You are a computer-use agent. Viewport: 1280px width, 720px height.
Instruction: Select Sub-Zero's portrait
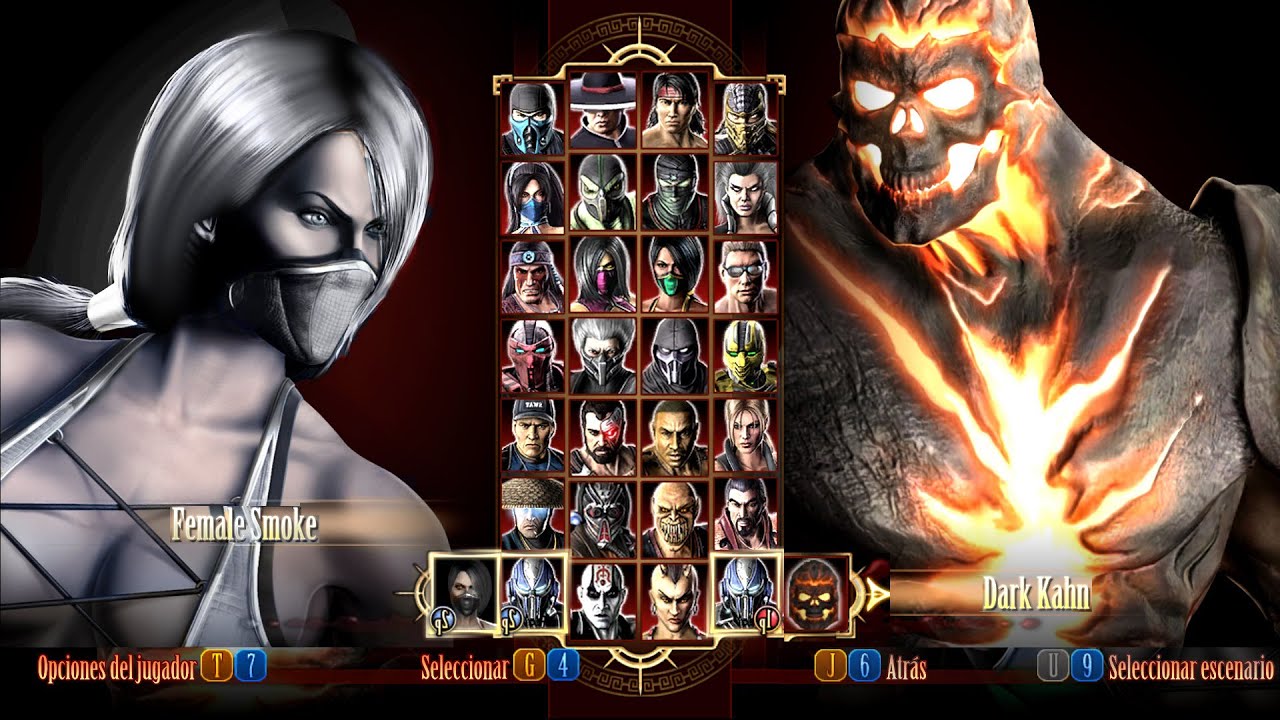535,119
